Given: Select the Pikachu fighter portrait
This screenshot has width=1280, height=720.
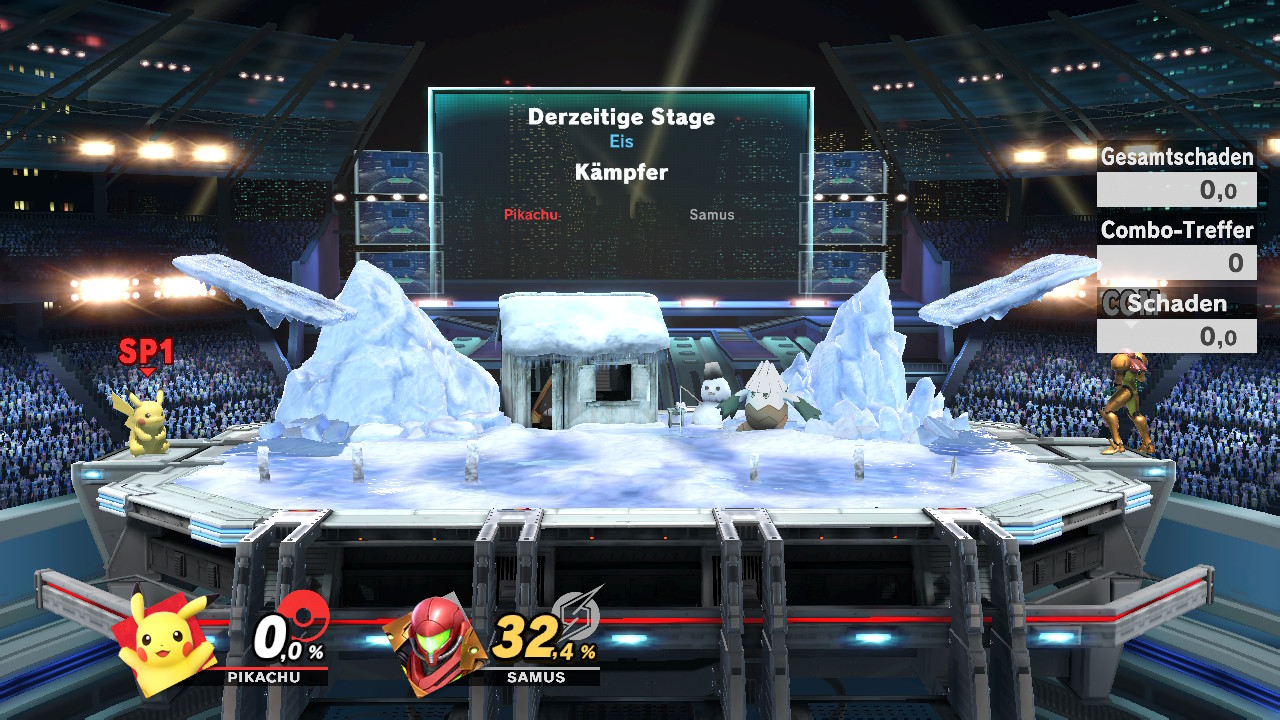Looking at the screenshot, I should coord(165,641).
